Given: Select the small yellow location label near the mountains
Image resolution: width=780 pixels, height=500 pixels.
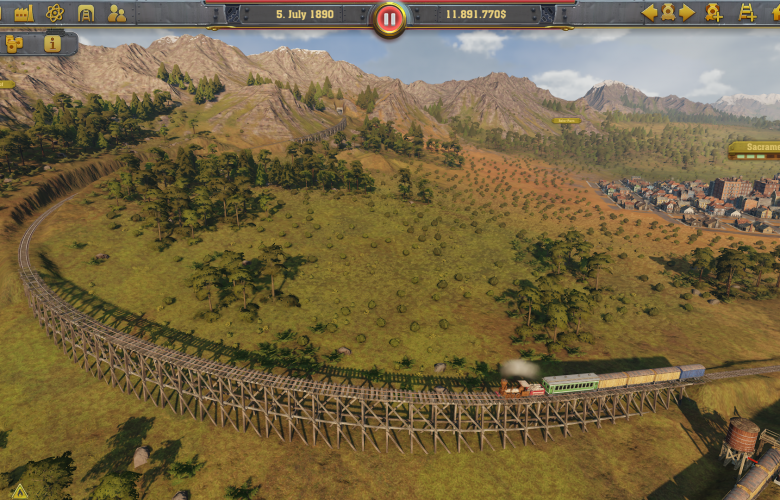Looking at the screenshot, I should coord(566,121).
